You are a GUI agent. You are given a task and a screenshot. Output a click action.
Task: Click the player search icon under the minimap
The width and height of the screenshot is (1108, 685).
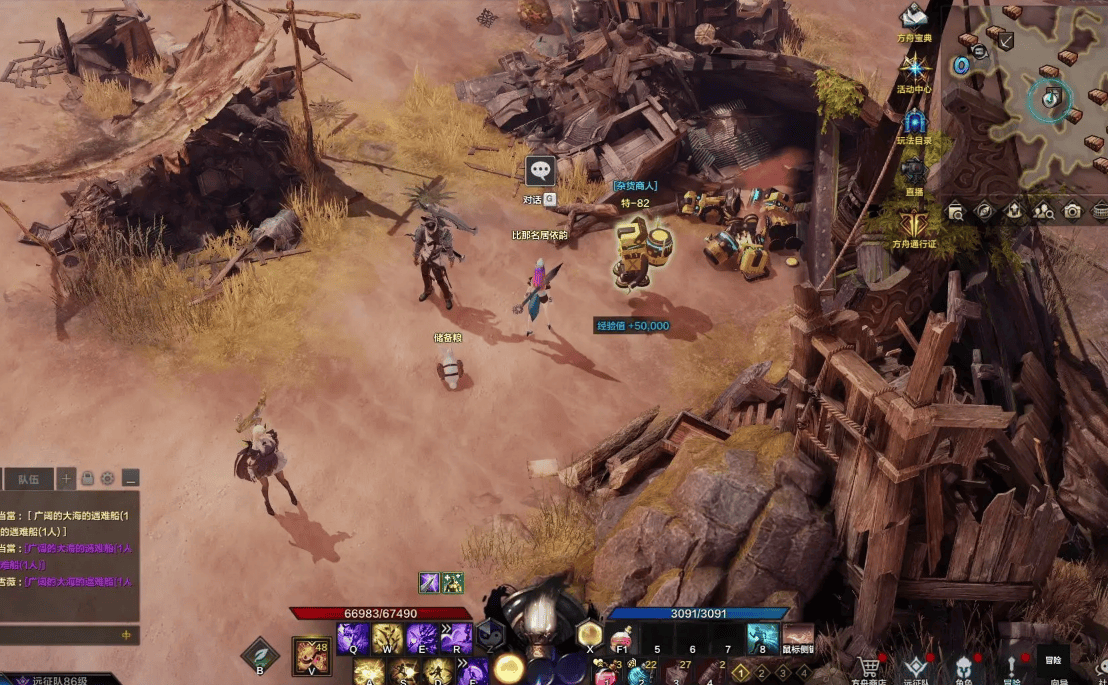1043,211
